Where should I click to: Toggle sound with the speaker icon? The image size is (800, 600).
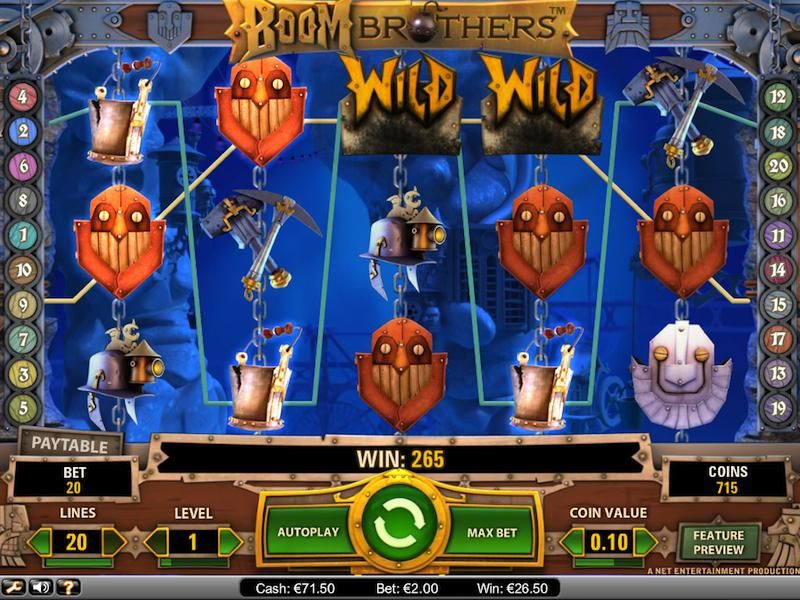(41, 587)
